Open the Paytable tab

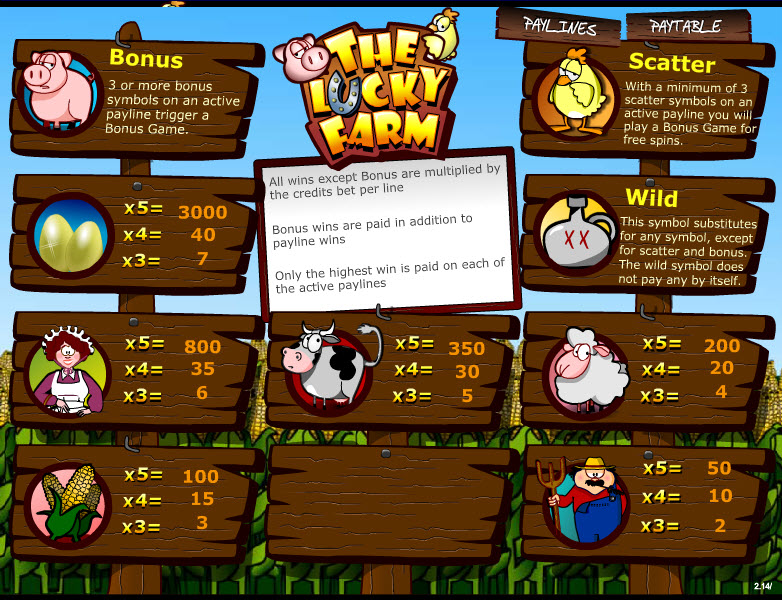click(686, 27)
